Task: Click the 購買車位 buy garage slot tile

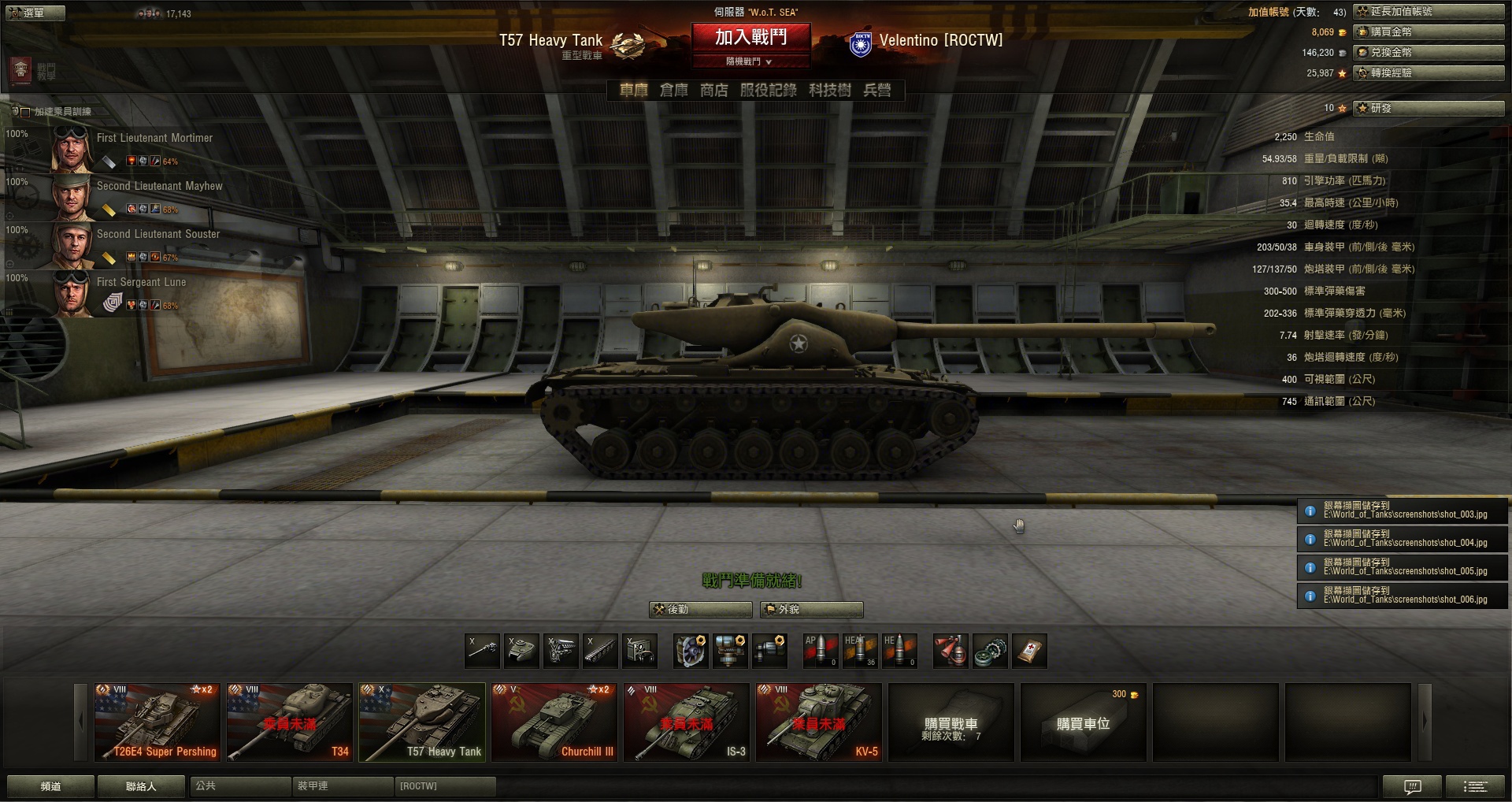Action: (1083, 722)
